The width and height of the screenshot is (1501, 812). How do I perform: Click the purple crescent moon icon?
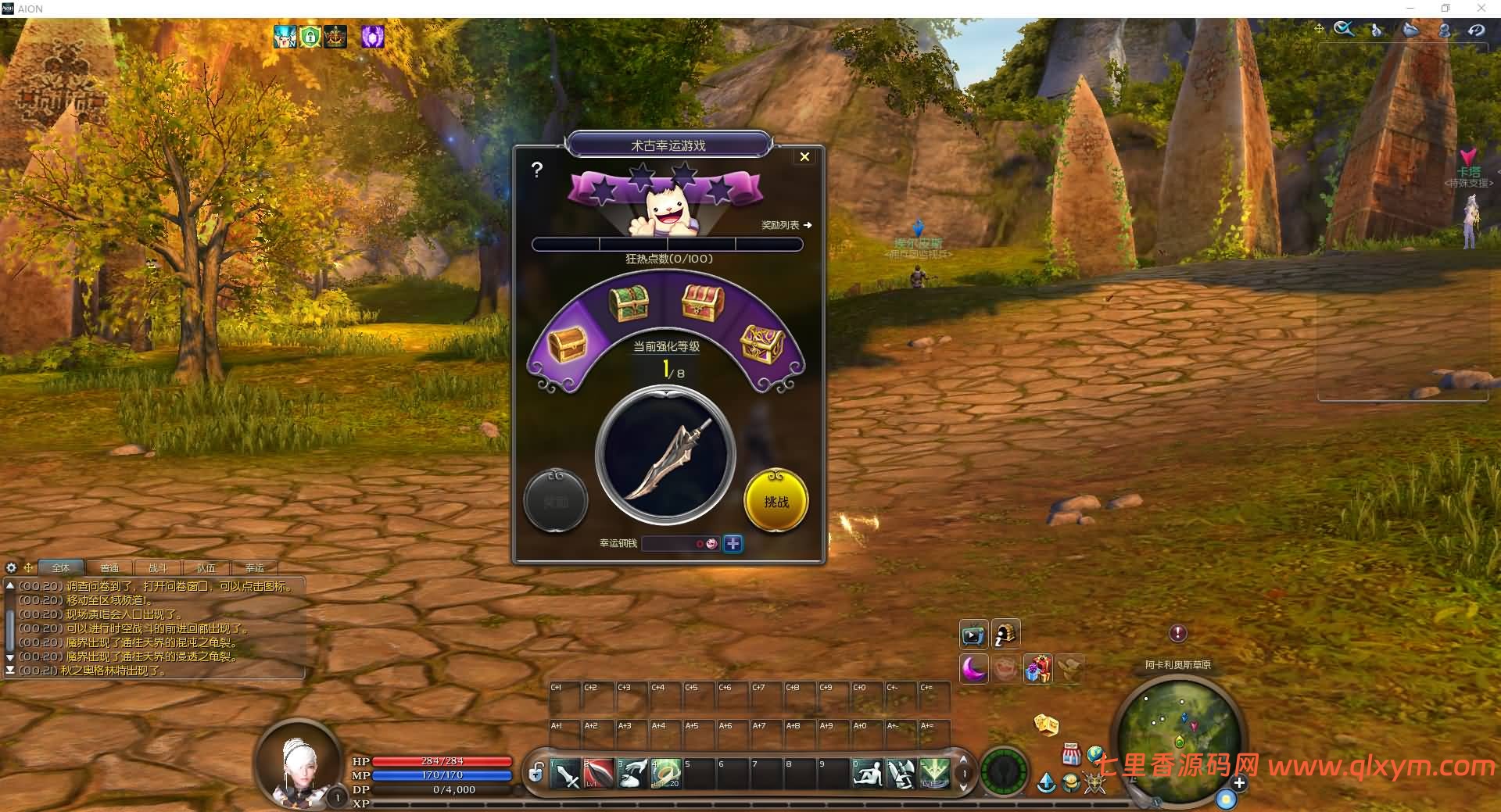coord(974,669)
